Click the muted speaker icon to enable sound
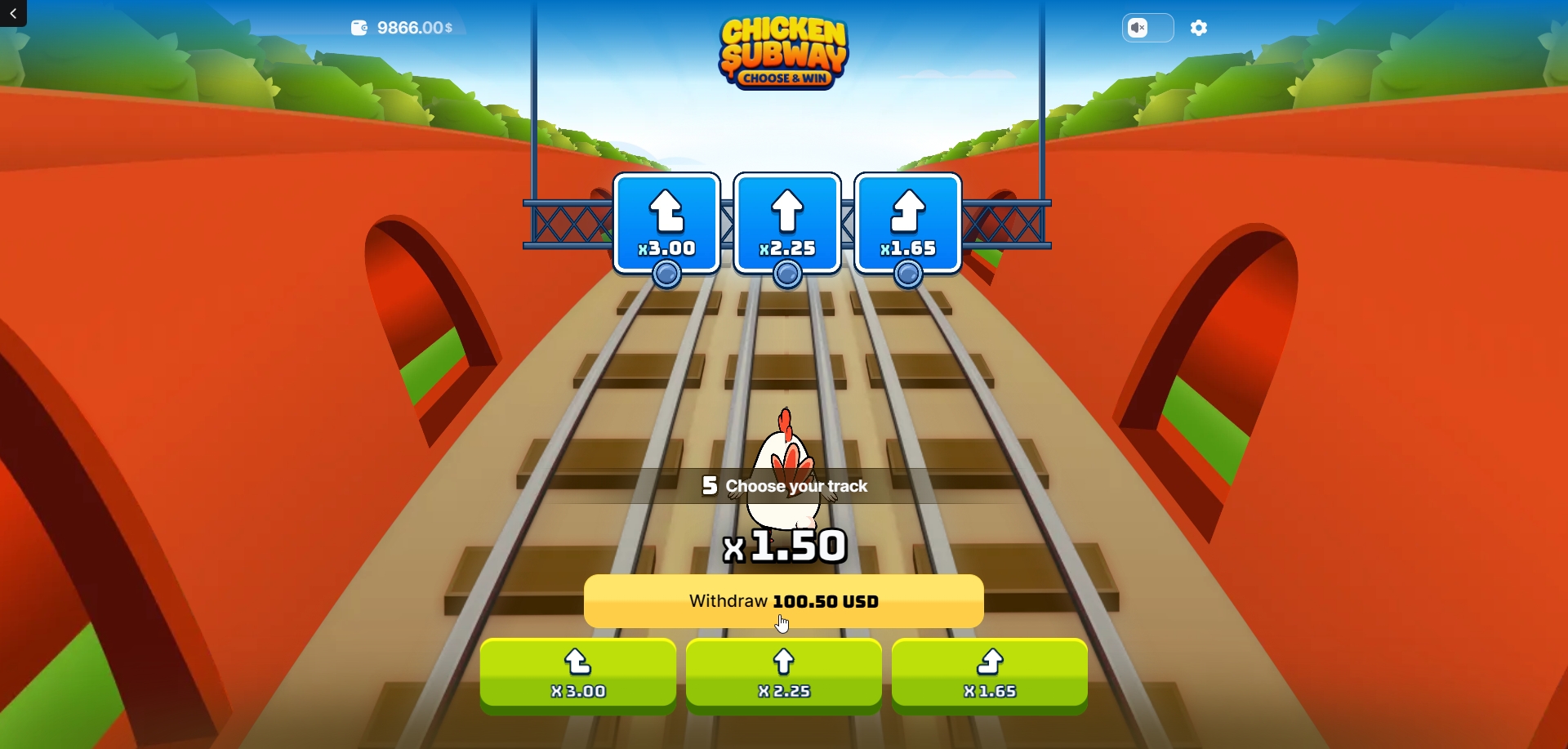The height and width of the screenshot is (749, 1568). coord(1138,28)
